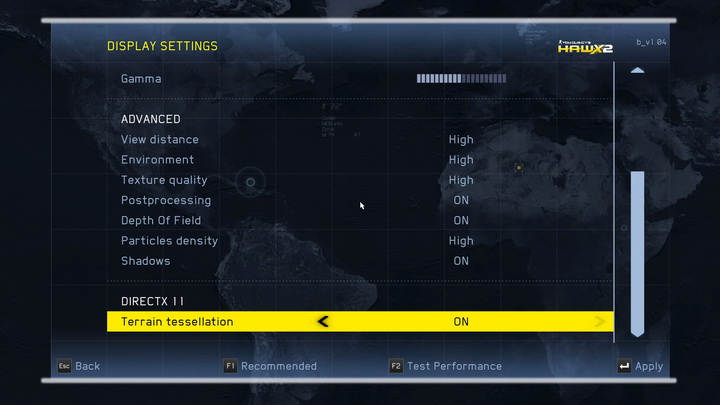Viewport: 720px width, 405px height.
Task: Run Test Performance benchmark
Action: tap(446, 366)
